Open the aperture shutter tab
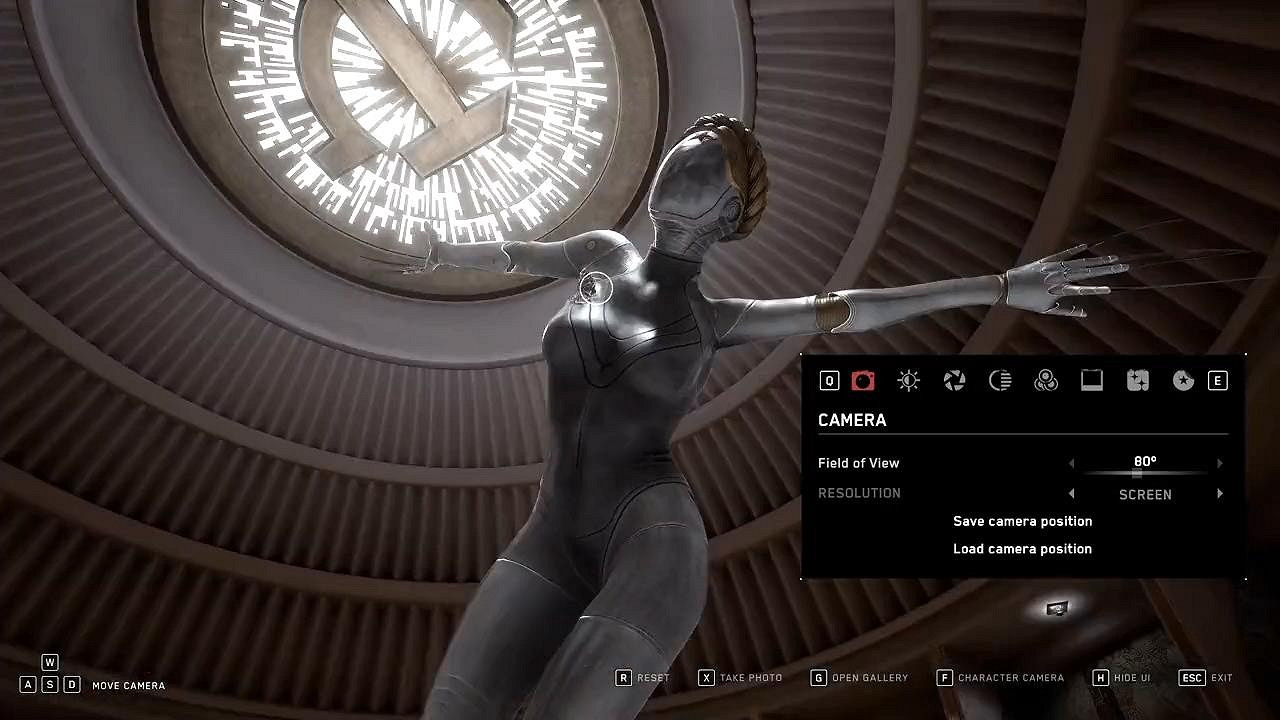The height and width of the screenshot is (720, 1280). click(954, 380)
